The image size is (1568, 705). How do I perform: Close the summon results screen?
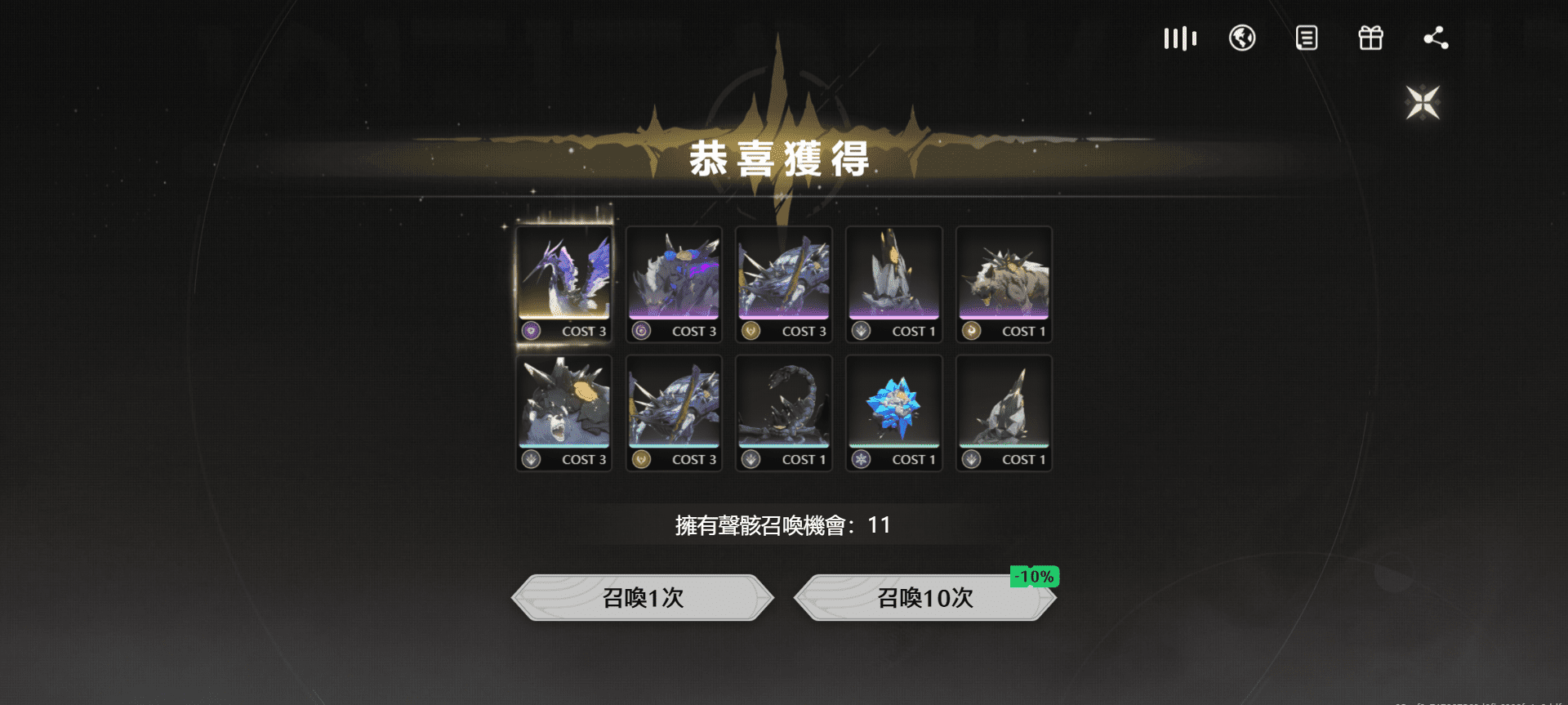coord(1423,103)
